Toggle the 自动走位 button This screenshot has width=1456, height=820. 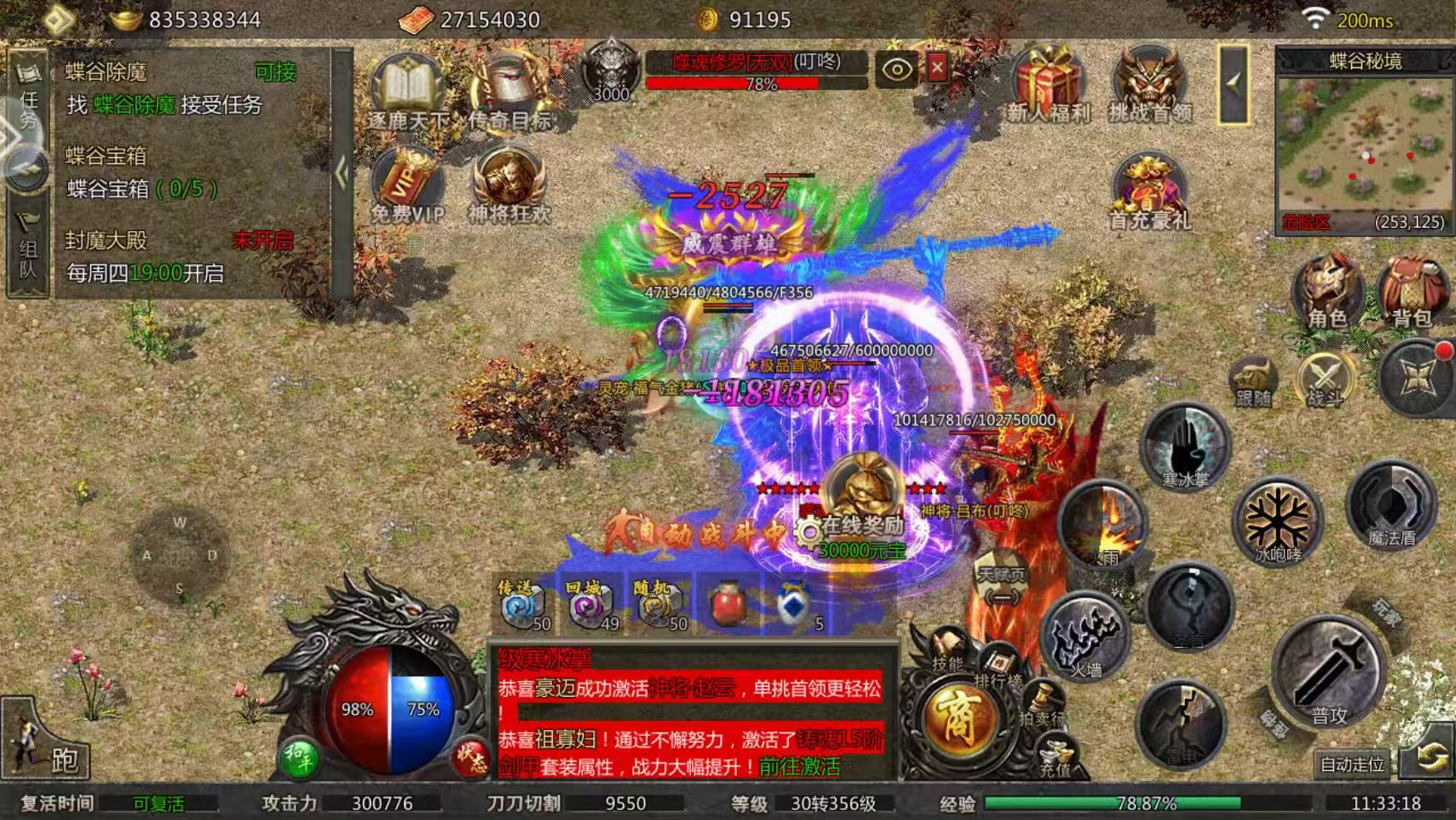coord(1352,763)
